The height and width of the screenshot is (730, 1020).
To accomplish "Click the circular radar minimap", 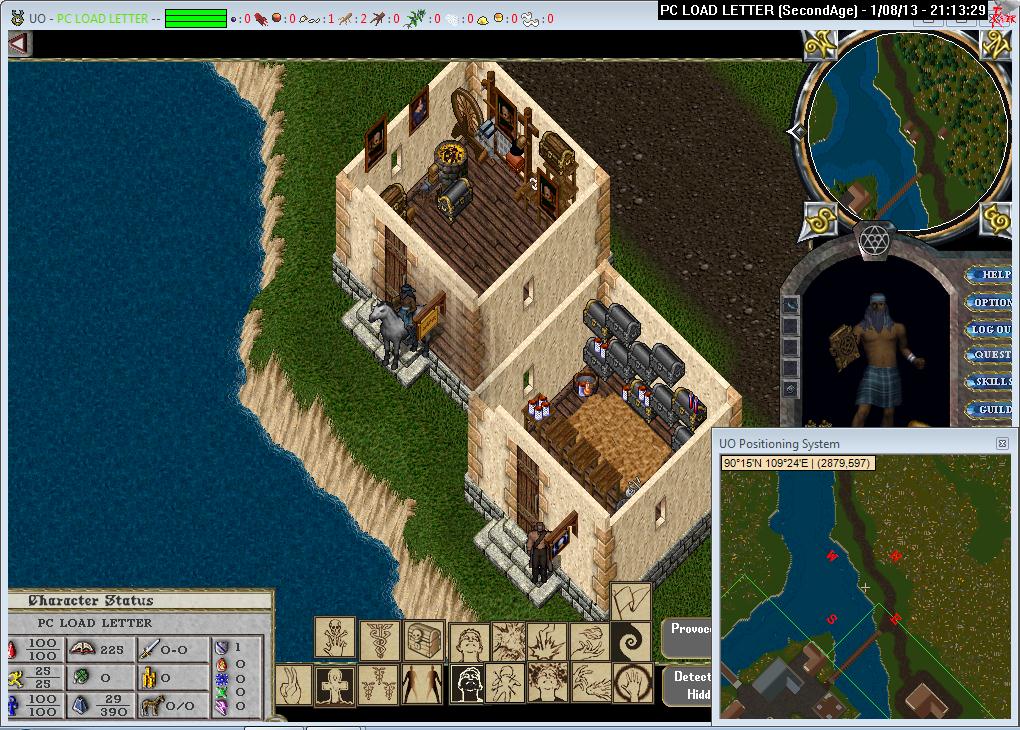I will pyautogui.click(x=907, y=130).
